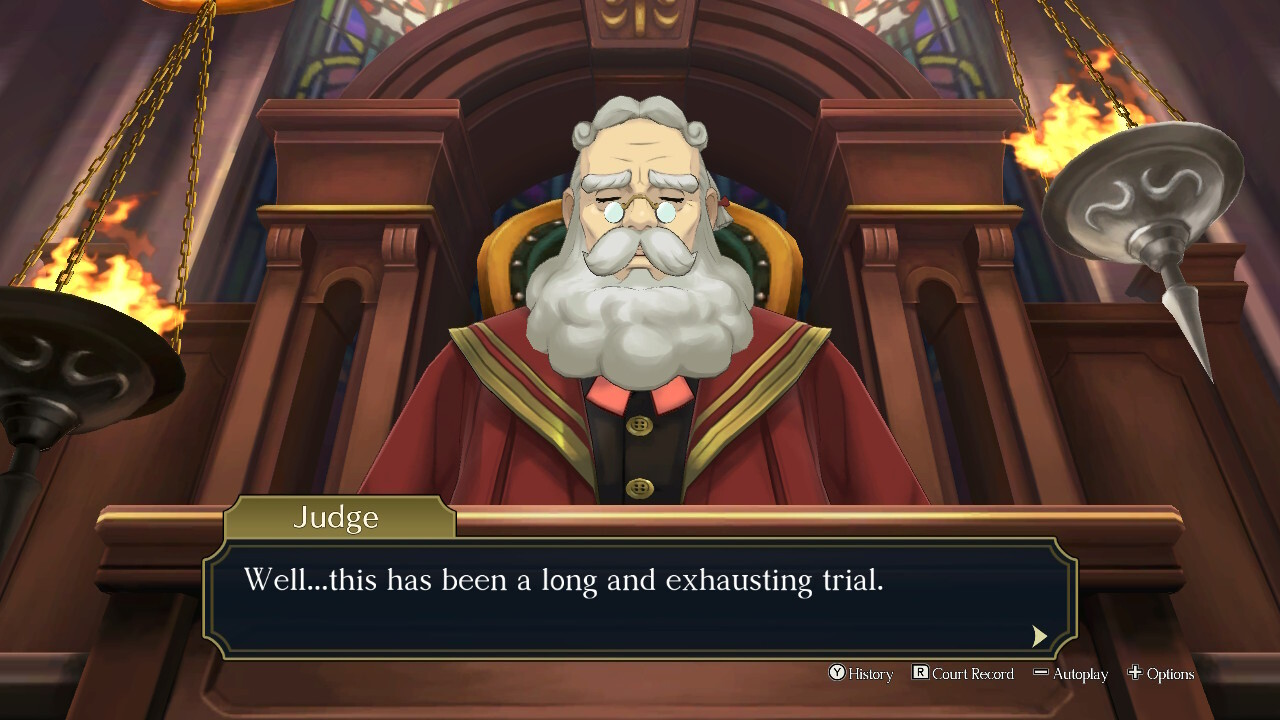Open the Options menu
The height and width of the screenshot is (720, 1280).
click(1161, 674)
